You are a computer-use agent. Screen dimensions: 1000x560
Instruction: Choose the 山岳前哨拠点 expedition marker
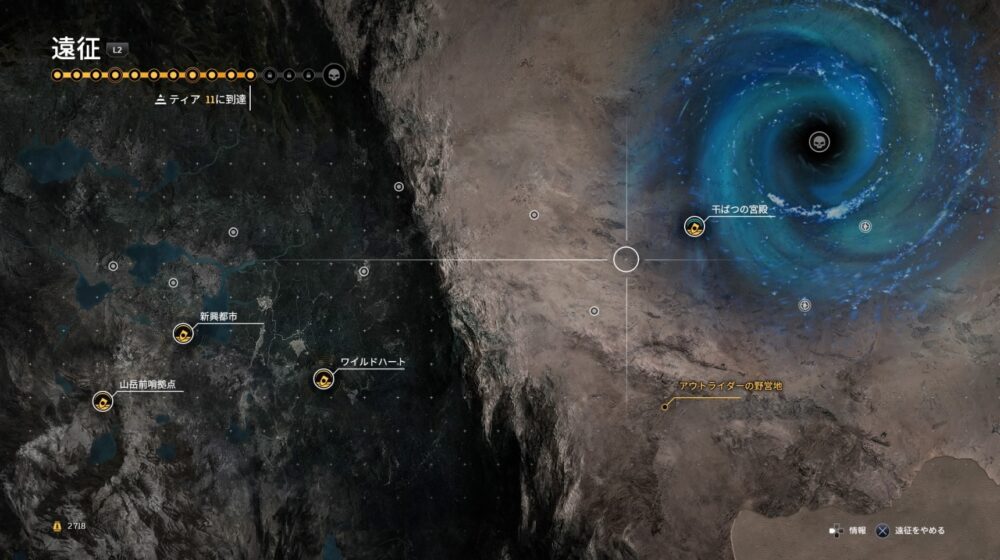point(102,402)
